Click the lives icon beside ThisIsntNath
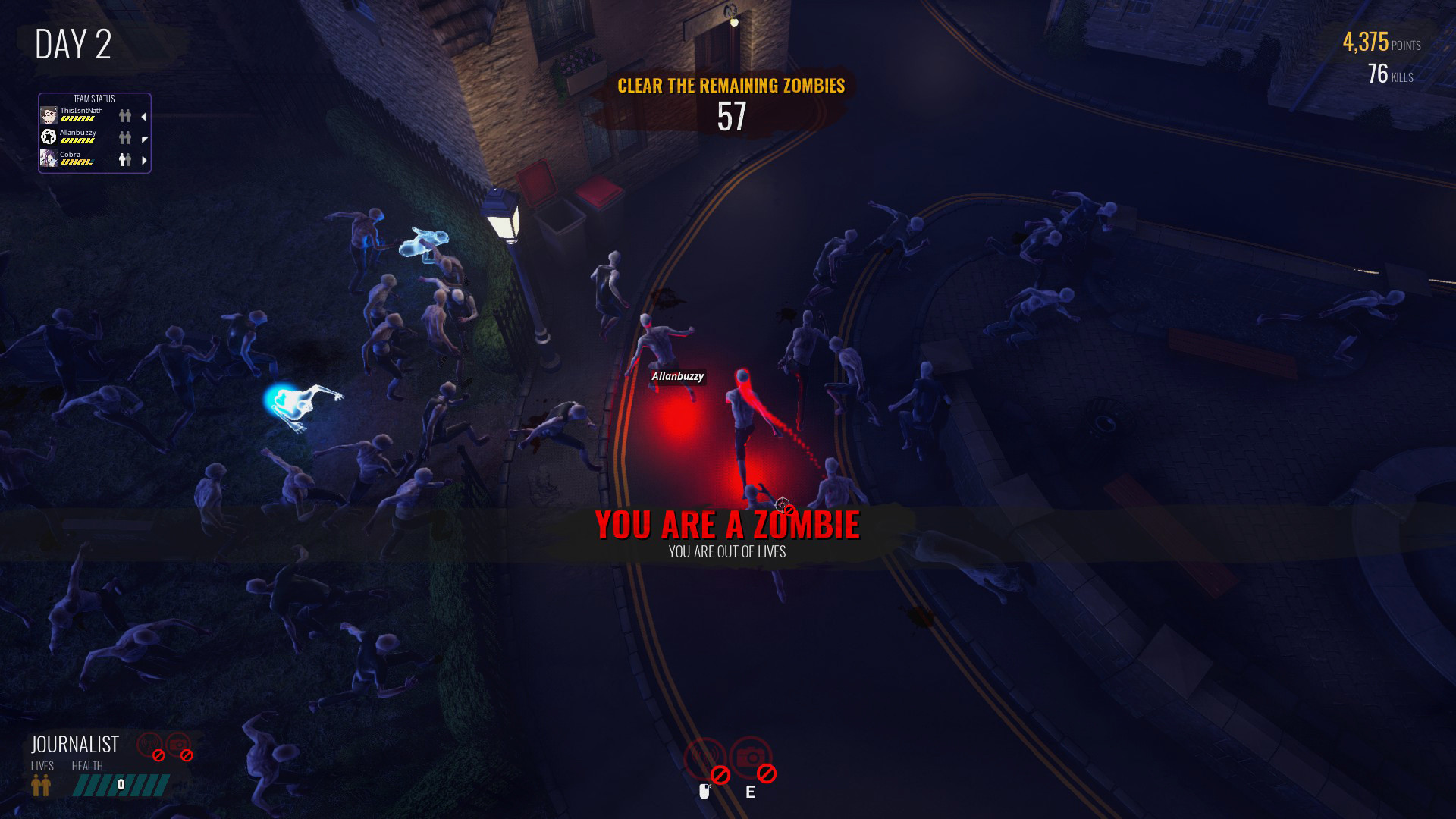The height and width of the screenshot is (819, 1456). click(x=124, y=115)
